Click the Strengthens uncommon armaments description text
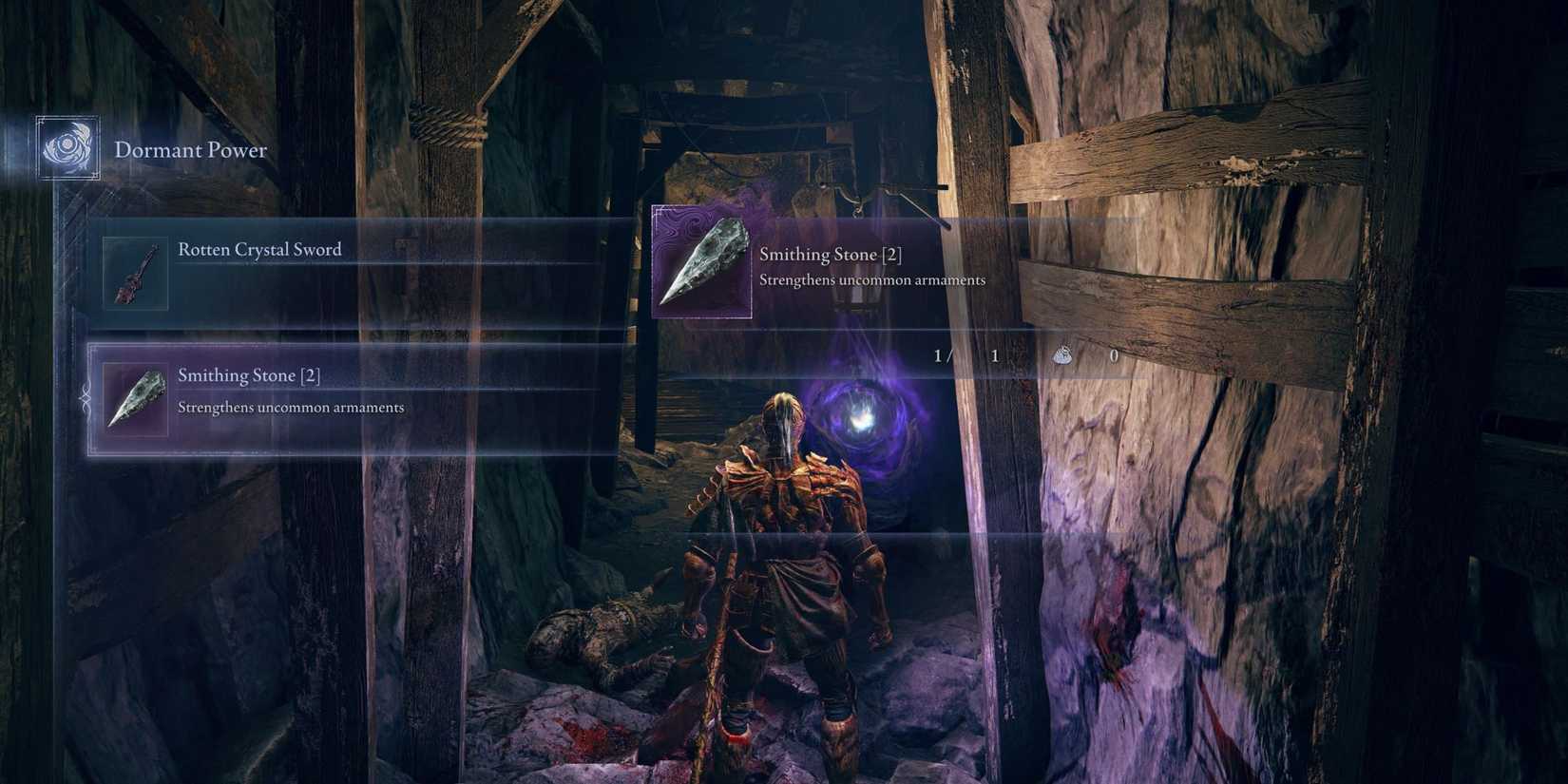This screenshot has height=784, width=1568. click(x=873, y=279)
